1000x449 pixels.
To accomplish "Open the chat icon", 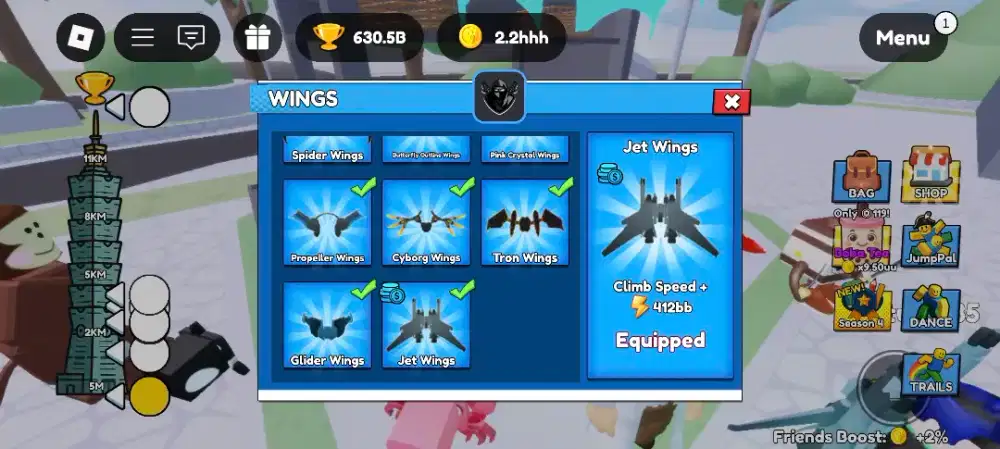I will coord(190,38).
